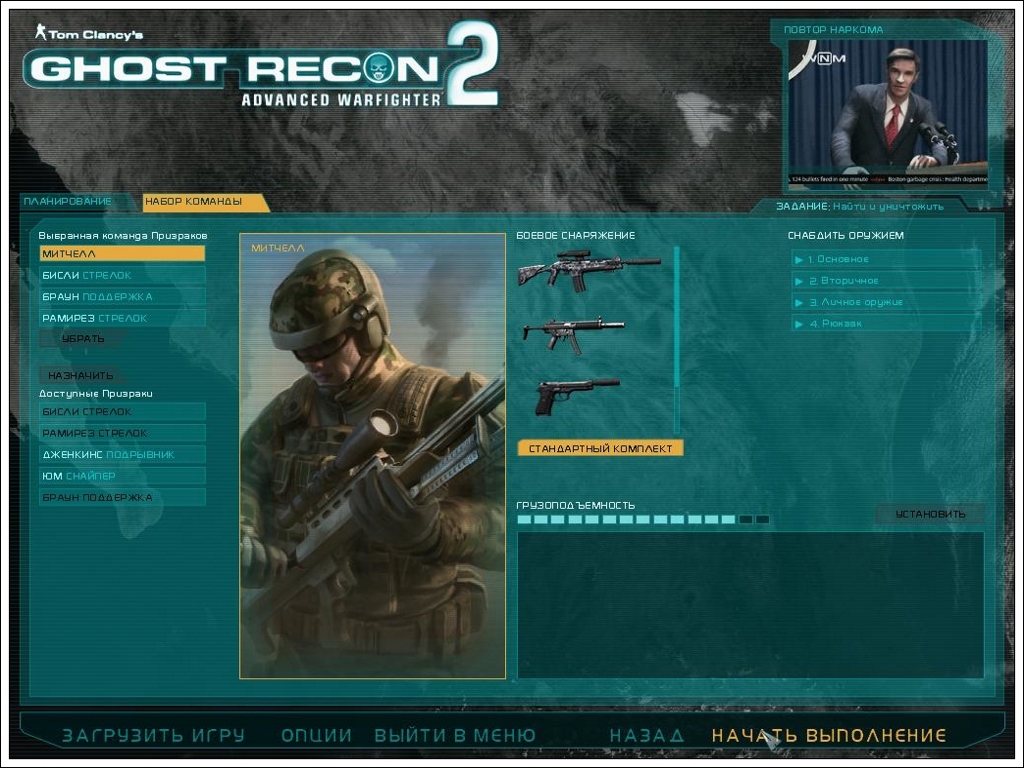Screen dimensions: 1024x768
Task: Apply the СТАНДАРТНЫЙ КОМПЛЕКТ loadout
Action: pyautogui.click(x=600, y=449)
